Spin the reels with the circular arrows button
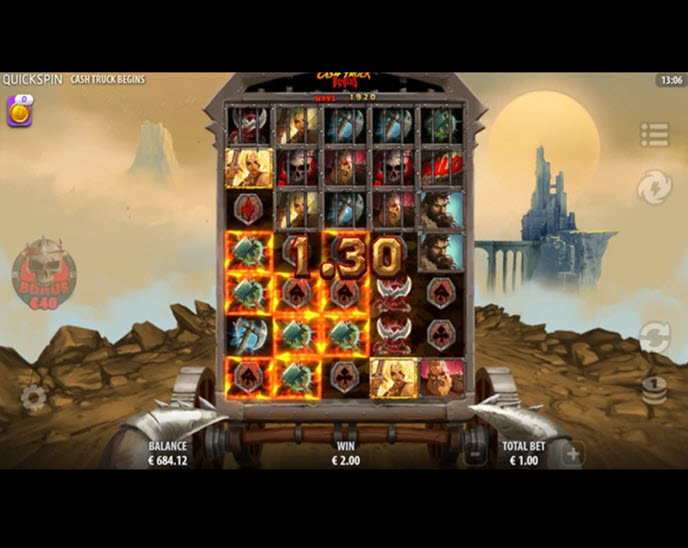Screen dimensions: 688x548 (654, 337)
